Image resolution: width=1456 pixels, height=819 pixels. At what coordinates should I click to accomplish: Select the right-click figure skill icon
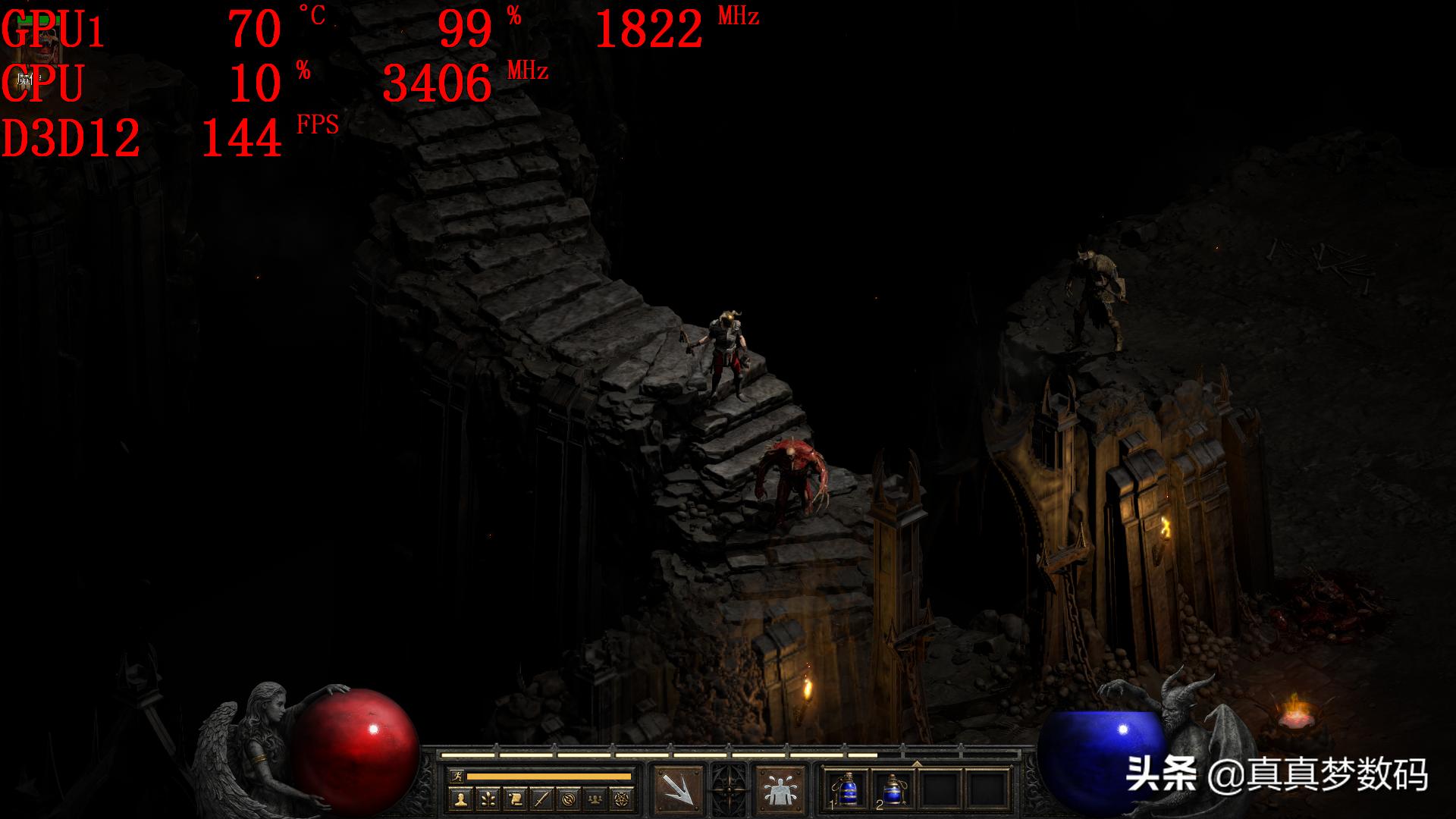tap(779, 791)
